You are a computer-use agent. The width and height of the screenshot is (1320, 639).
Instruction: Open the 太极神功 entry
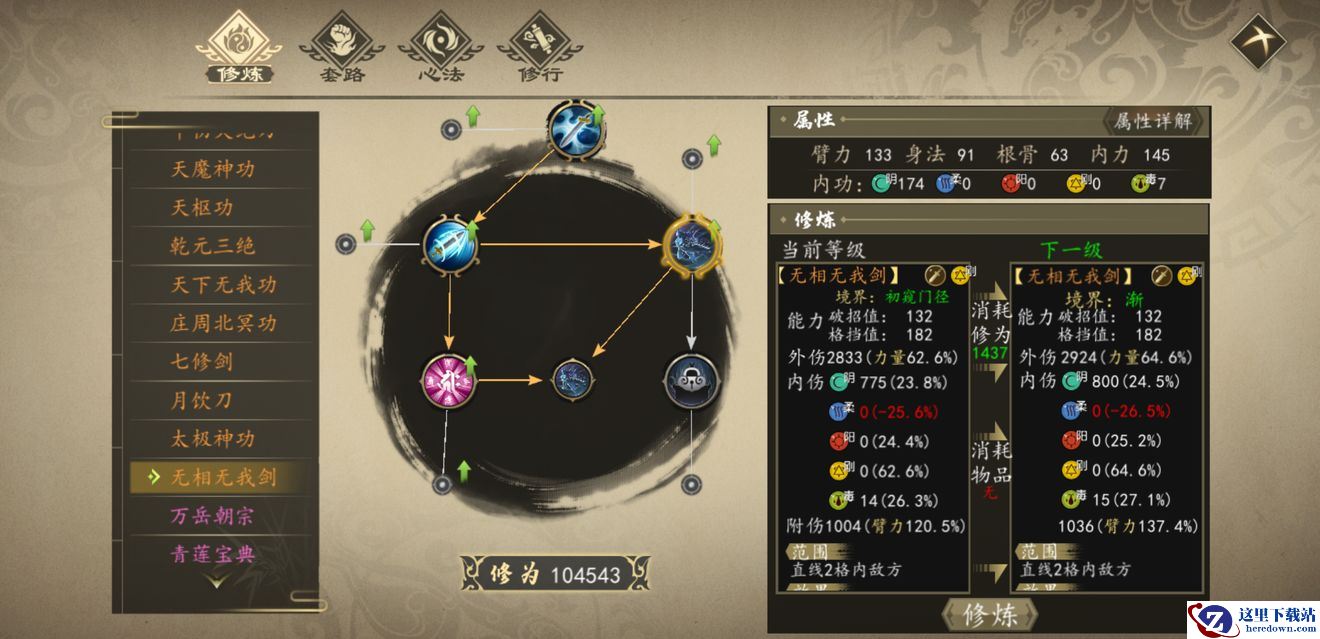click(x=212, y=438)
